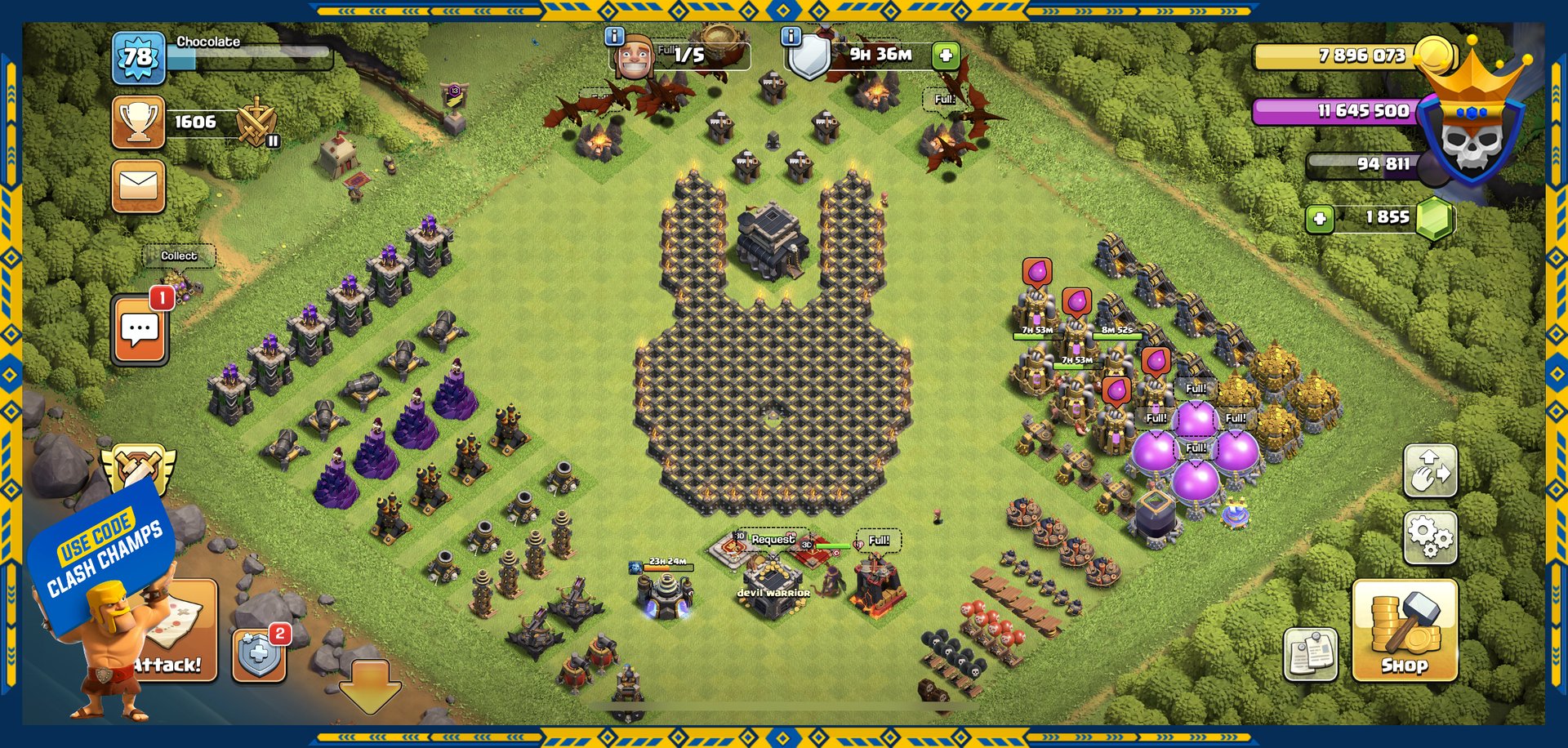
Task: Open the Settings gears
Action: [1430, 537]
